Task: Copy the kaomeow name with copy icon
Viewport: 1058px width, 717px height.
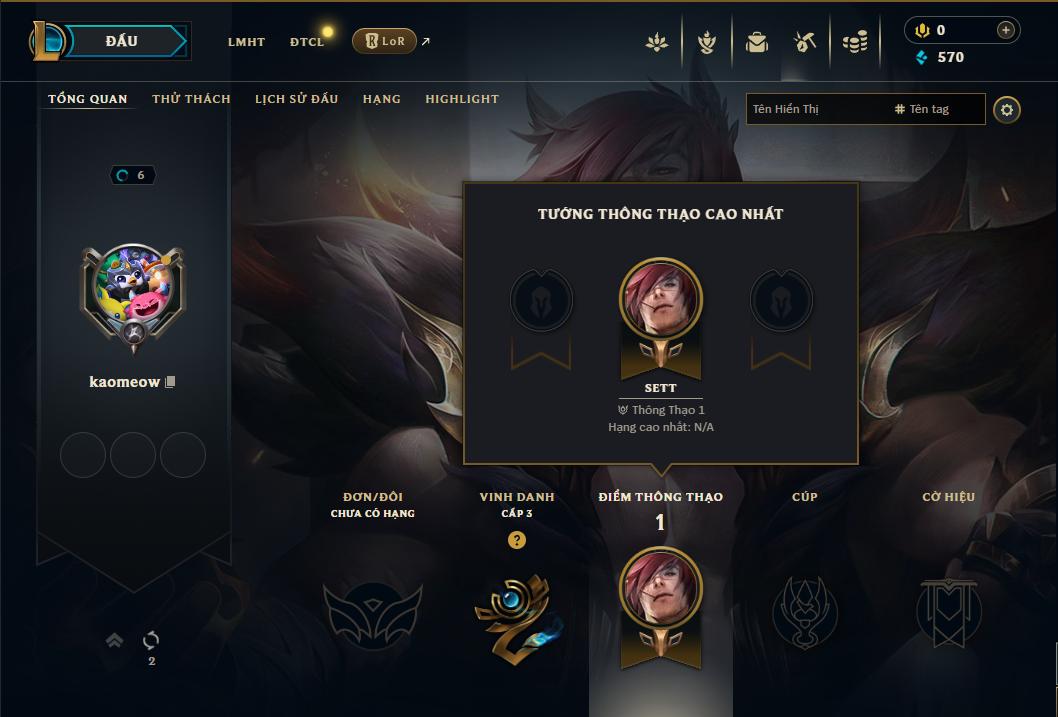Action: coord(171,382)
